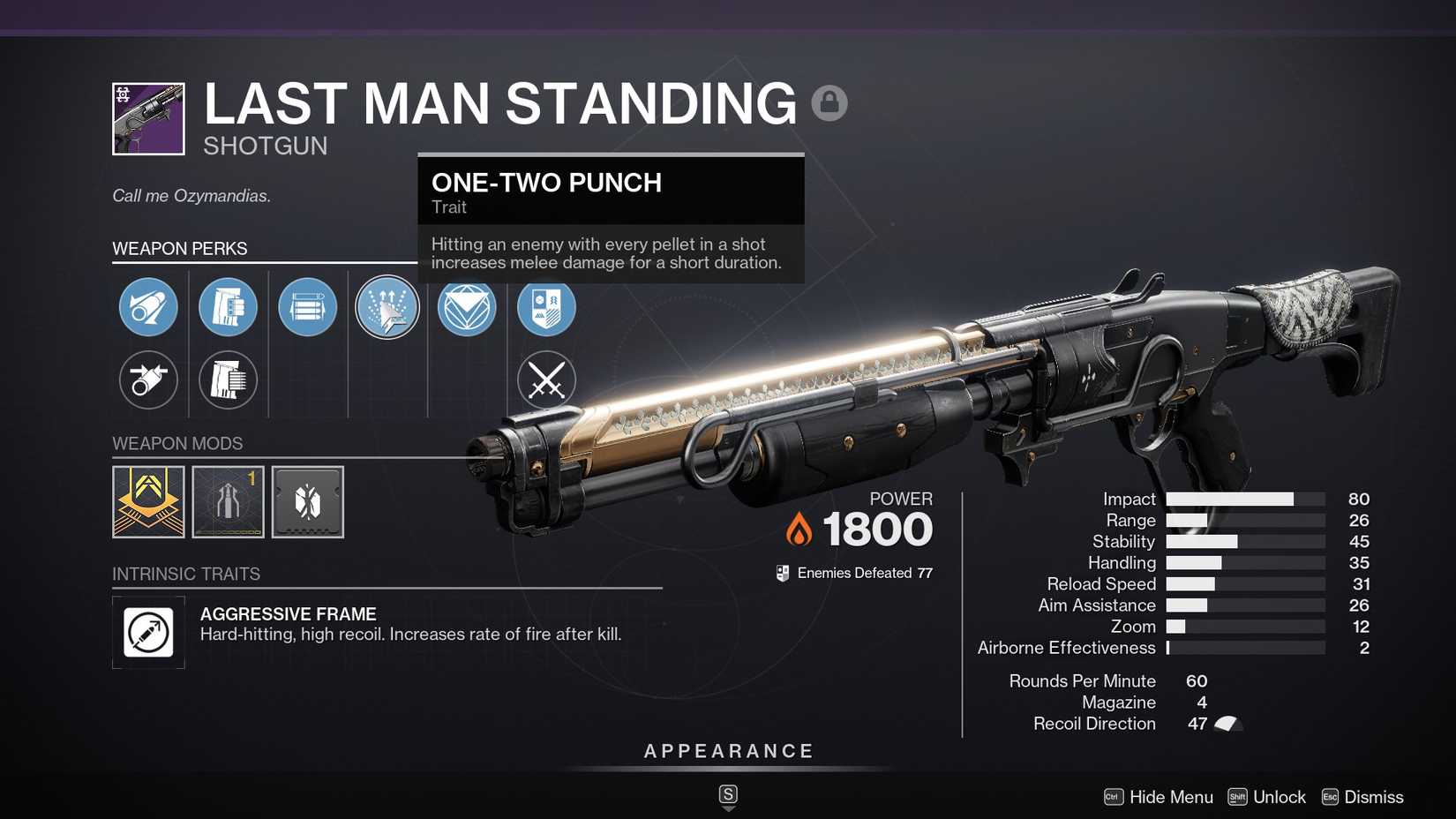
Task: Toggle the lock icon next to Last Man Standing
Action: (x=829, y=102)
